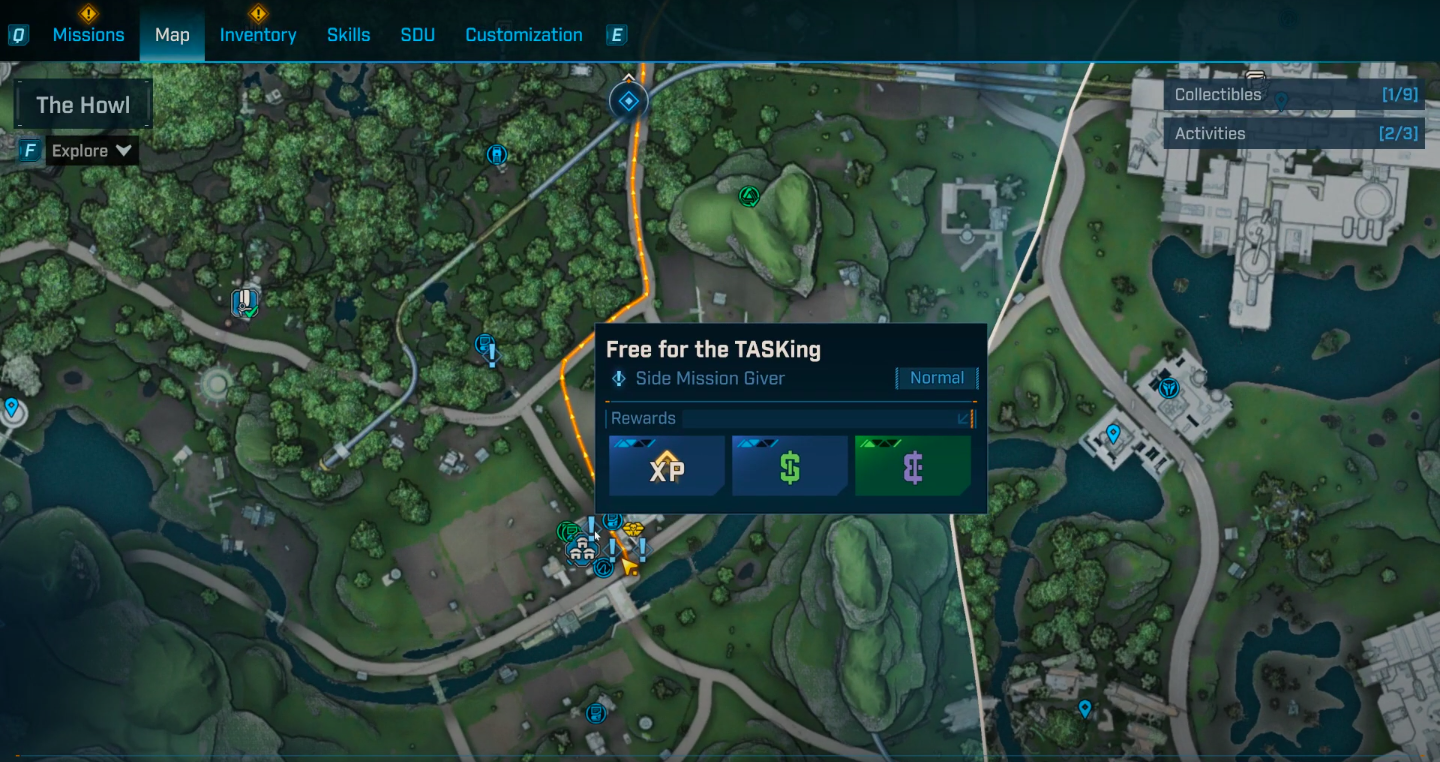Switch to the Map tab
Viewport: 1440px width, 762px height.
pyautogui.click(x=172, y=35)
